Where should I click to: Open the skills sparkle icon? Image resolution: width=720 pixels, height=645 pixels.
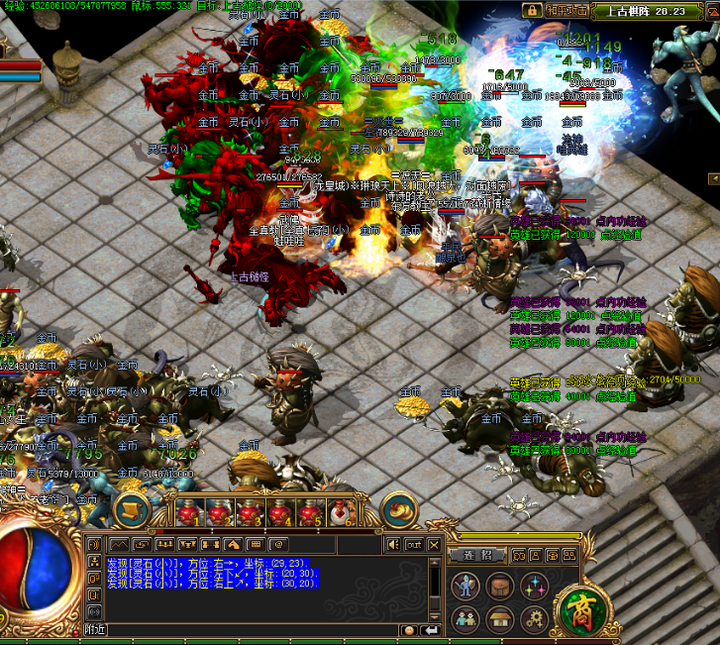[533, 585]
